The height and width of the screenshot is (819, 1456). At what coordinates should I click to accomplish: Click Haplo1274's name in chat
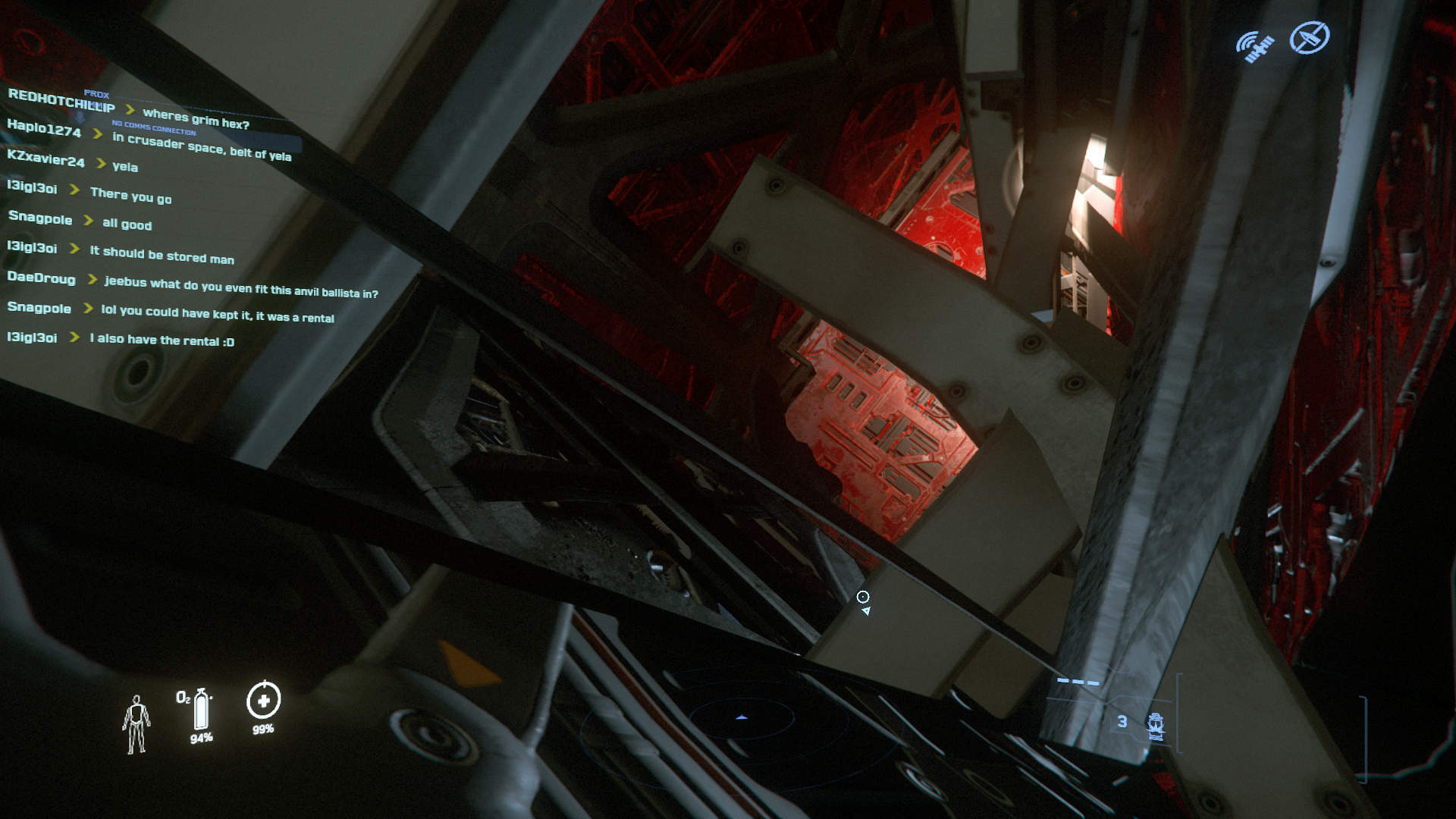(44, 129)
